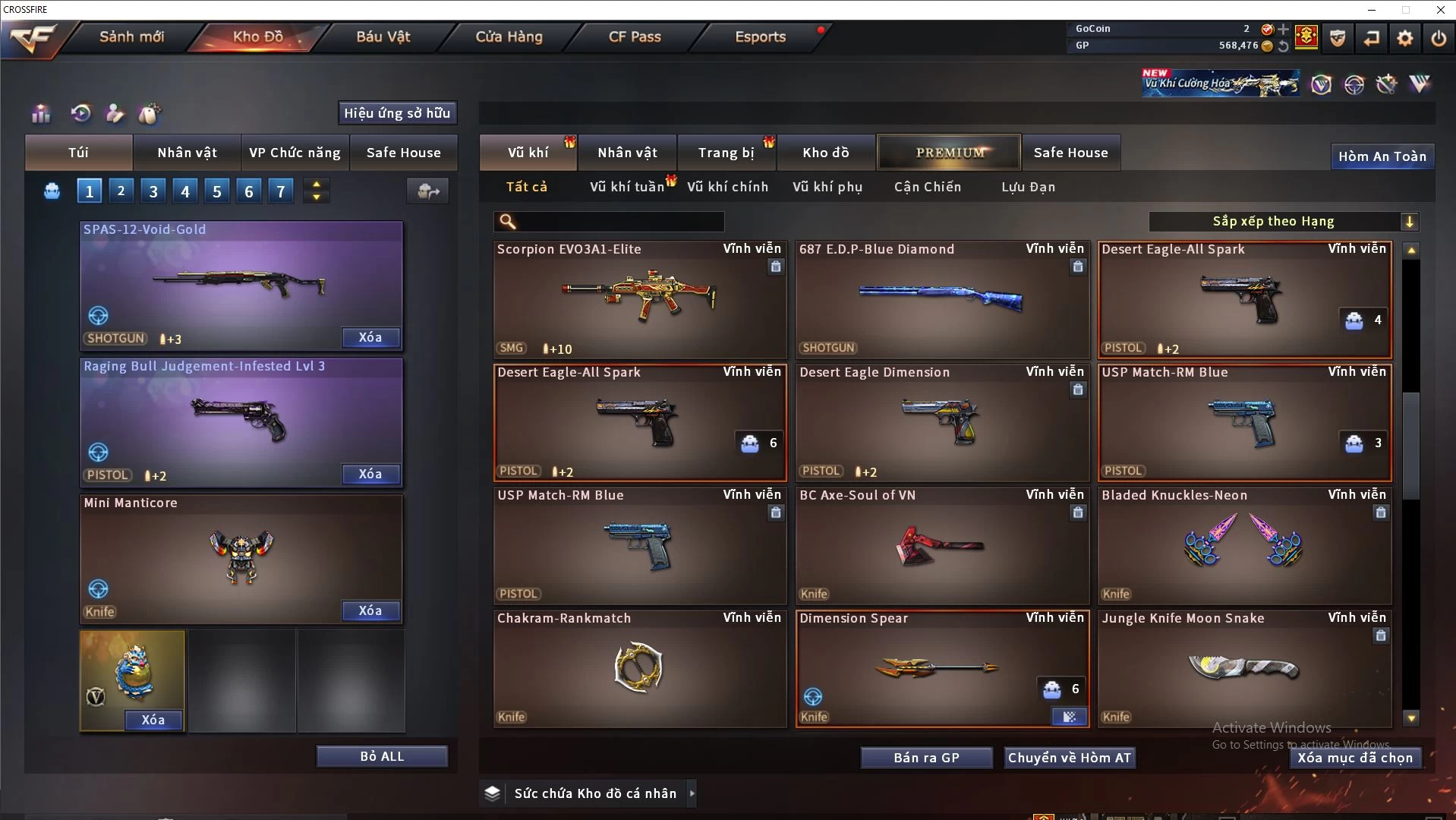Select the Trang bị tab
Viewport: 1456px width, 820px height.
[726, 153]
